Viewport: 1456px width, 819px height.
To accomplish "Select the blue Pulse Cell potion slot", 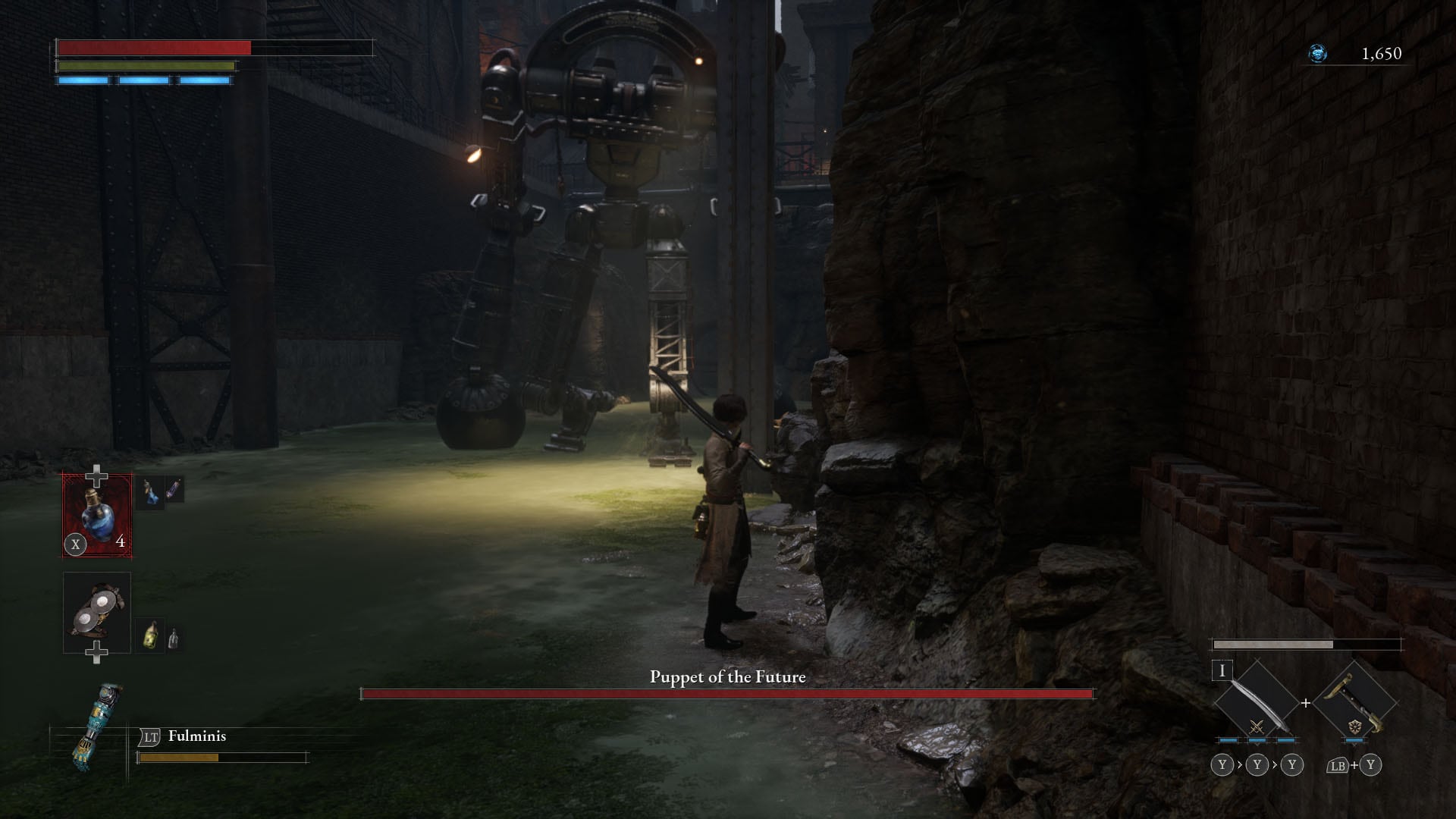I will (x=97, y=515).
